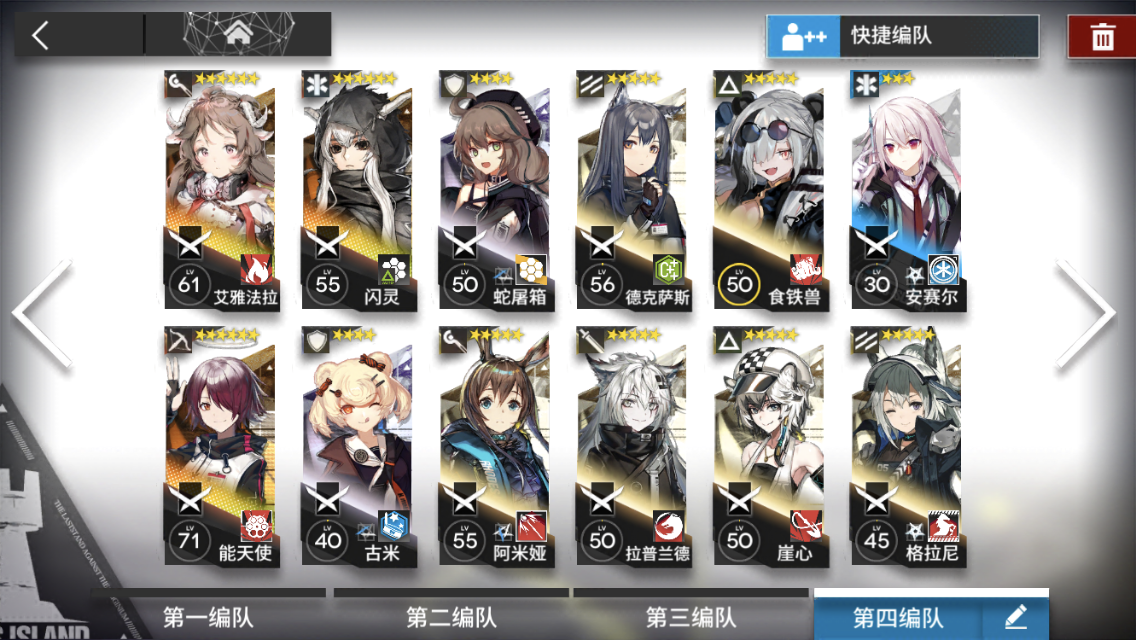
Task: Select operator card 阿米娅
Action: tap(494, 445)
